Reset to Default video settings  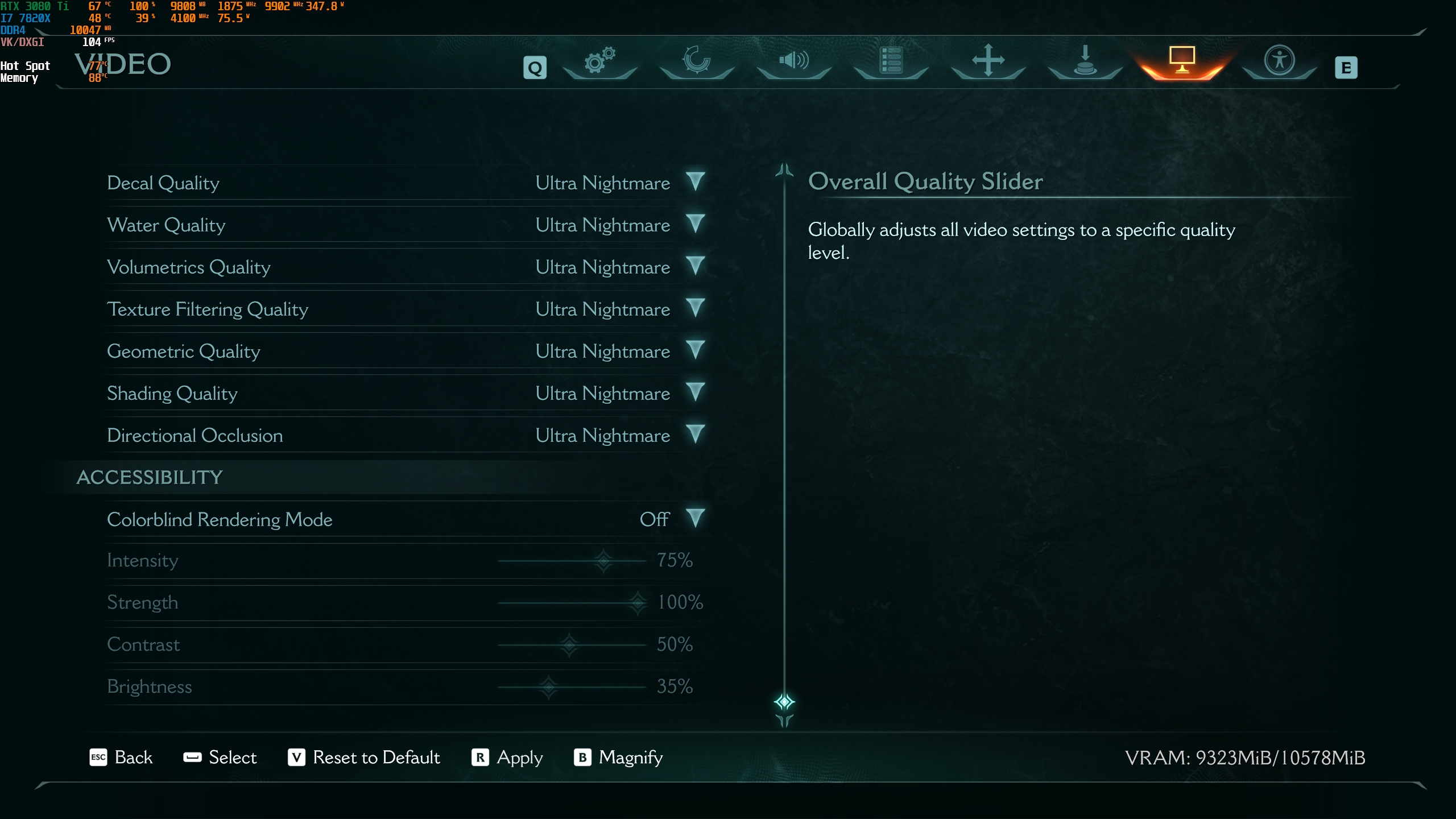tap(364, 758)
